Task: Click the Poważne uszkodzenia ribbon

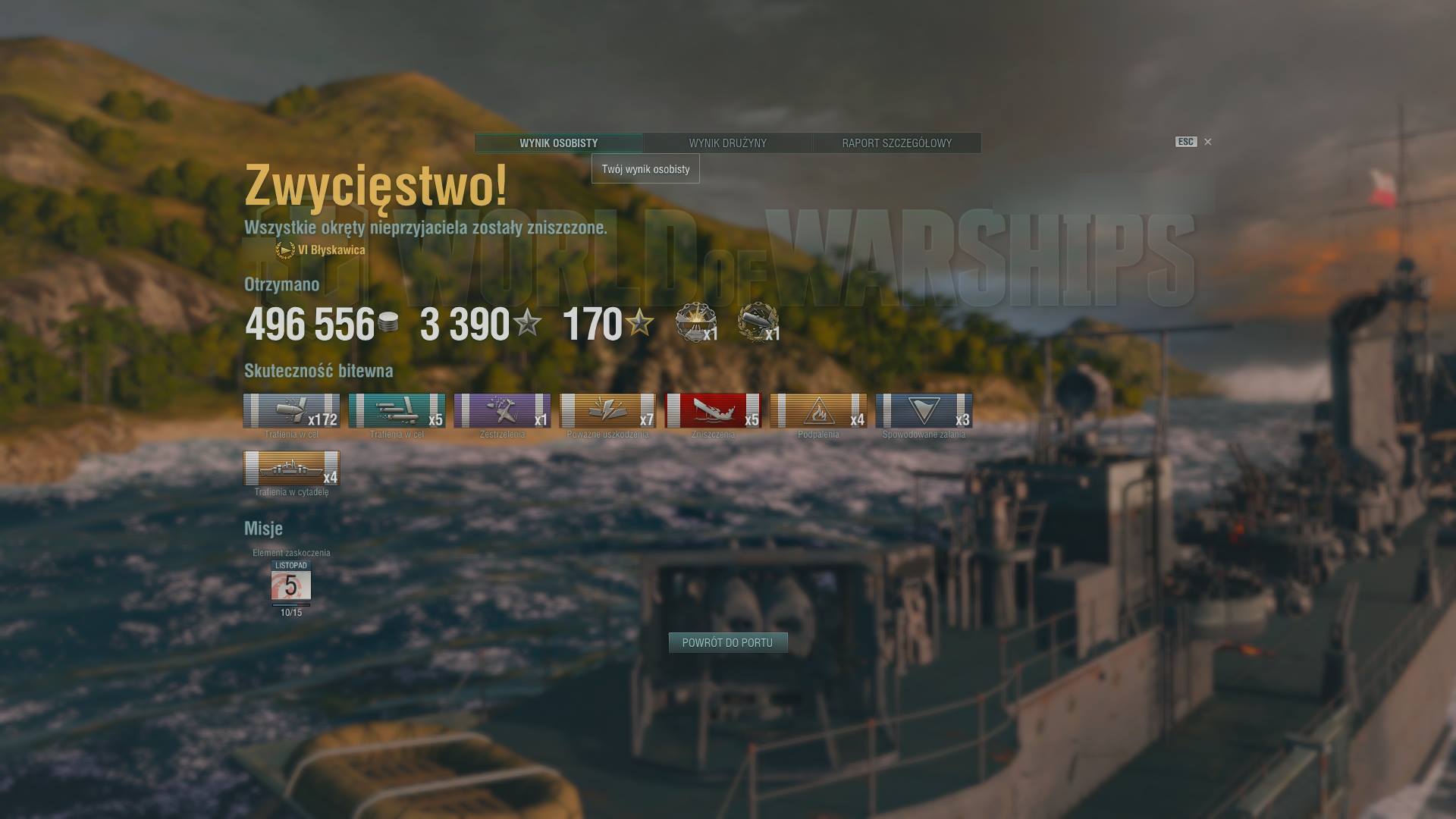Action: 607,411
